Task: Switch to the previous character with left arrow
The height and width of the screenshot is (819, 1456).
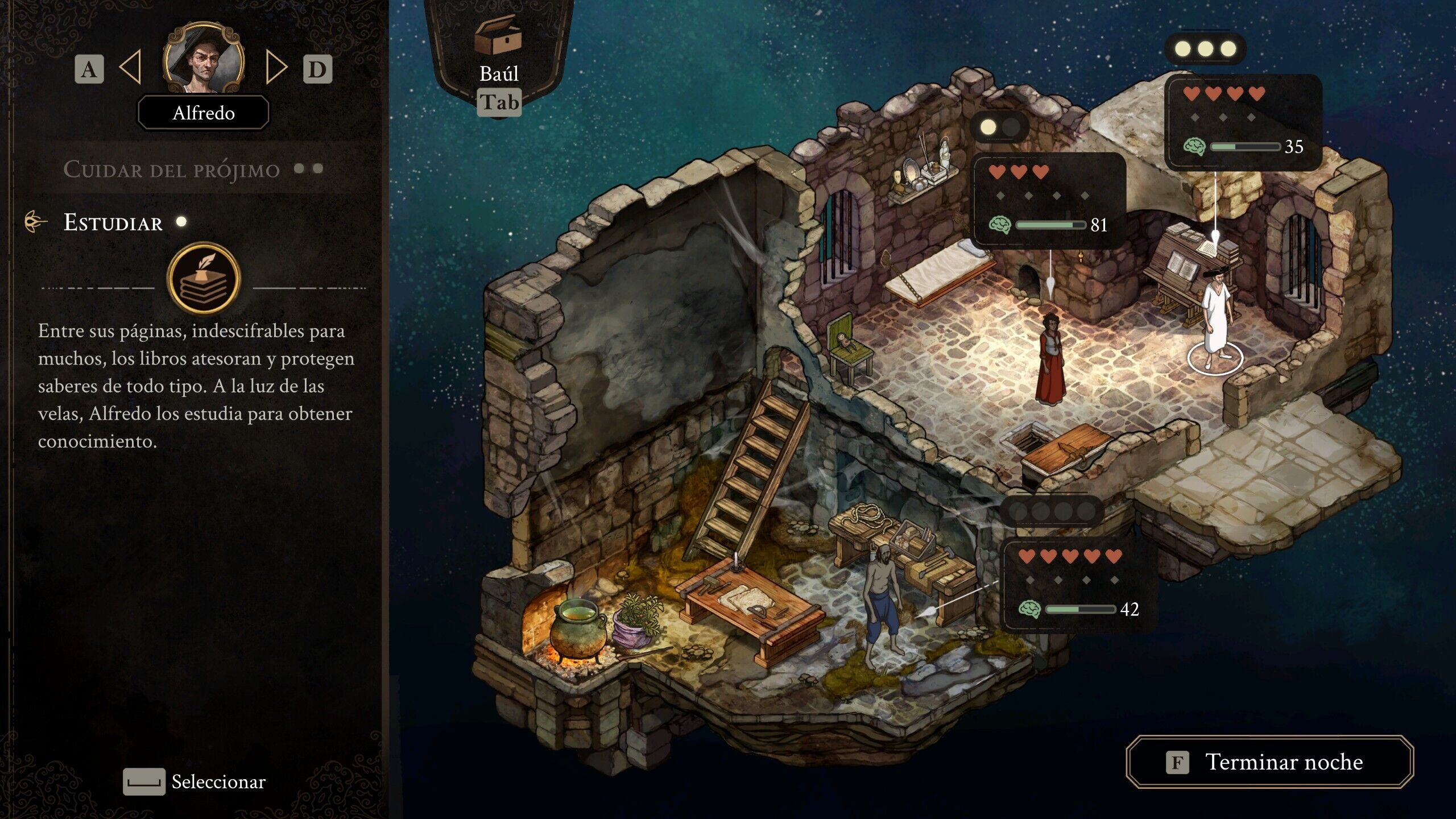Action: click(131, 68)
